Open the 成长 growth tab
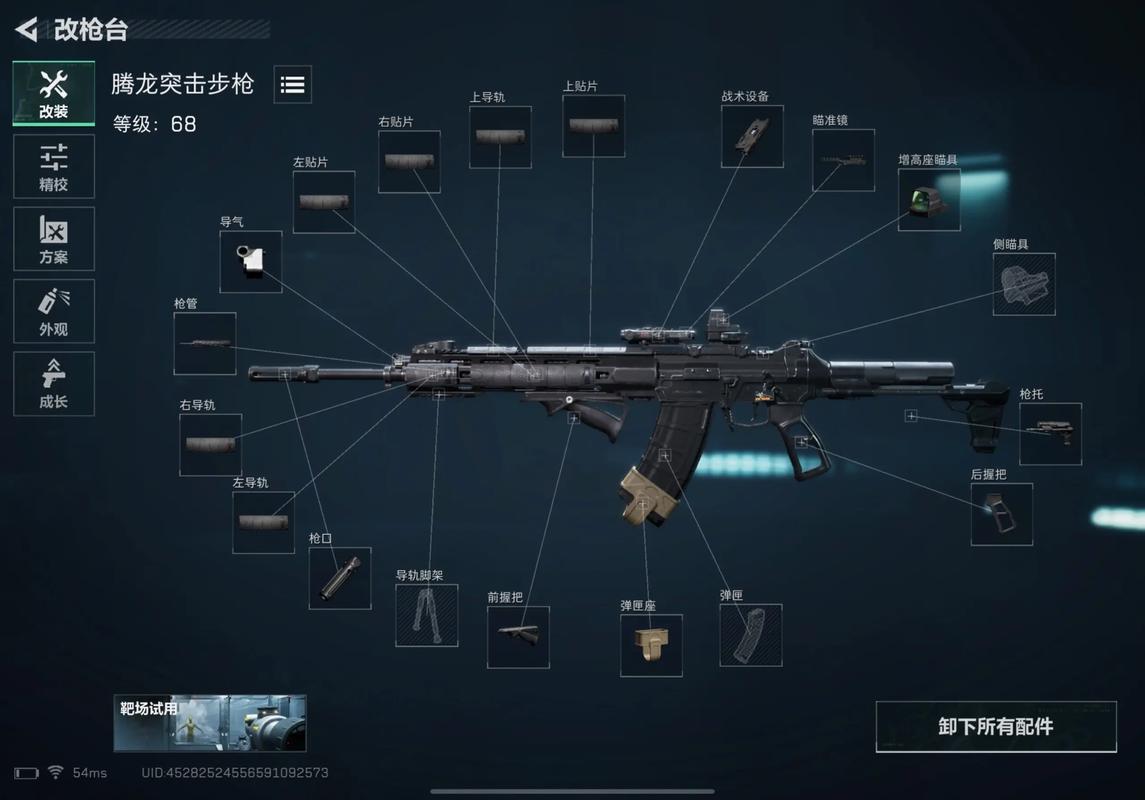Image resolution: width=1145 pixels, height=800 pixels. pos(54,383)
